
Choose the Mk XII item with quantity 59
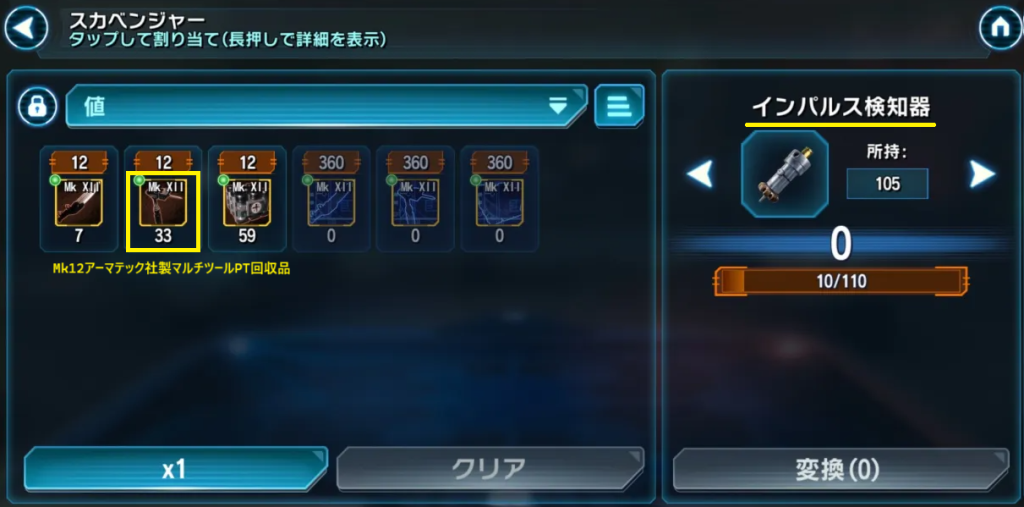point(247,197)
